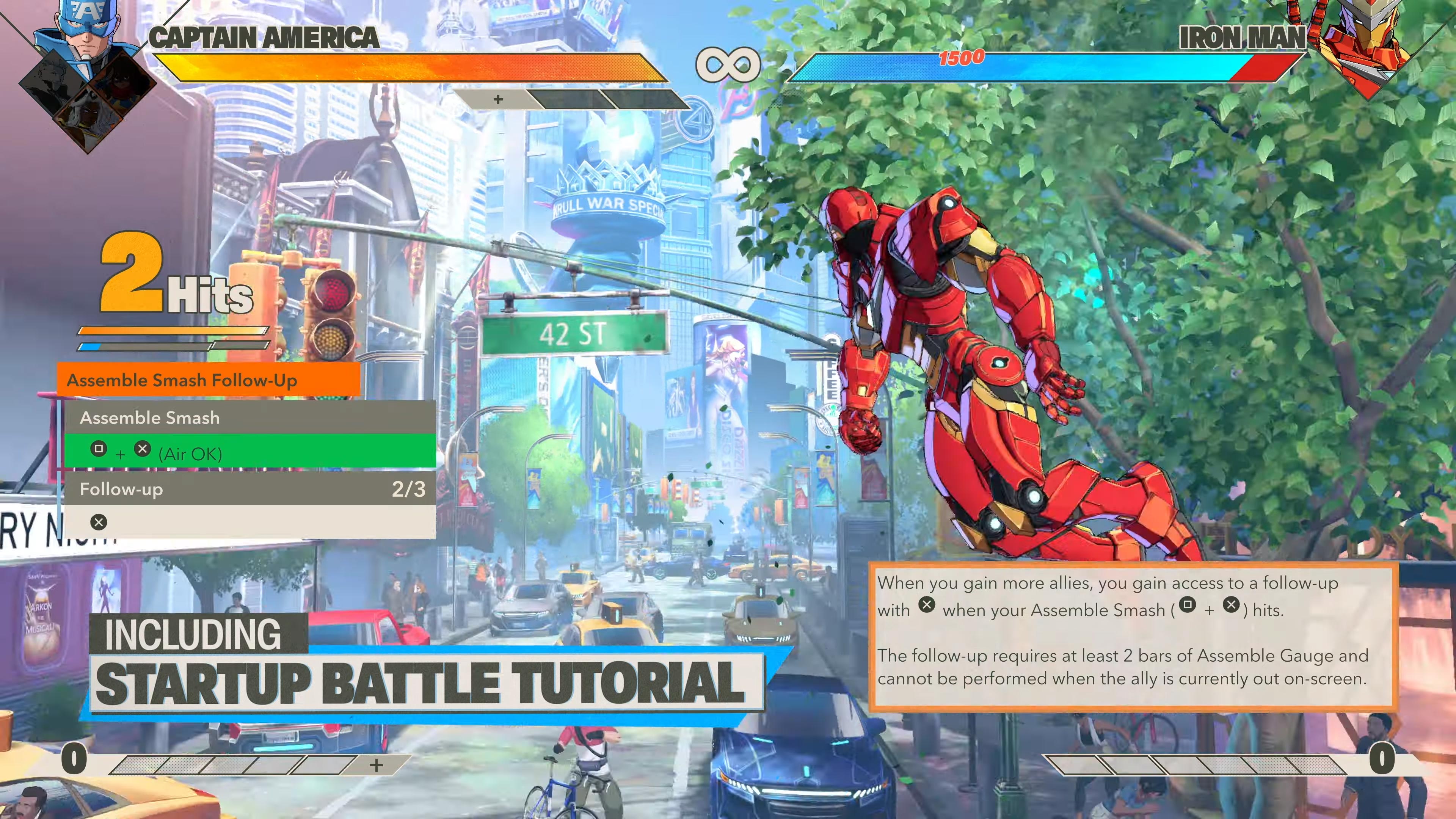Toggle the plus segment of the Assemble Gauge
This screenshot has width=1456, height=819.
point(499,100)
